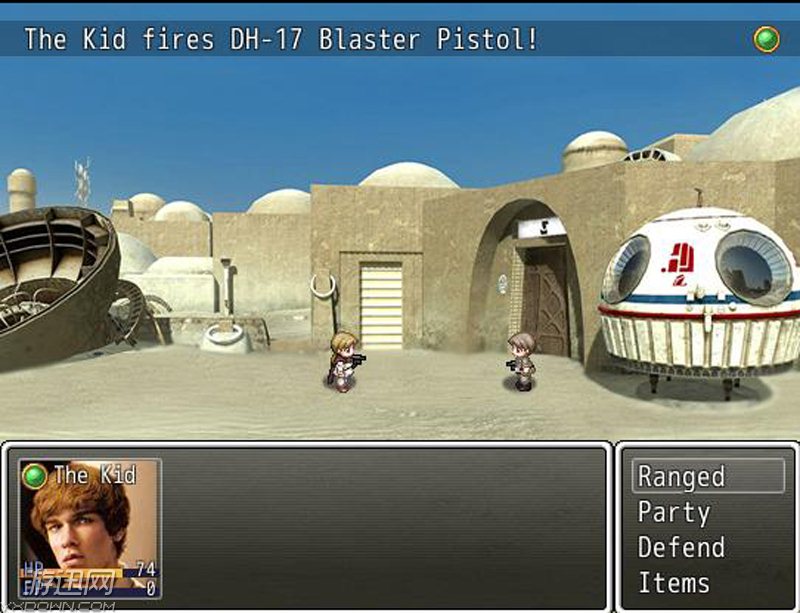This screenshot has height=613, width=800.
Task: Select The Kid's character portrait
Action: click(89, 528)
